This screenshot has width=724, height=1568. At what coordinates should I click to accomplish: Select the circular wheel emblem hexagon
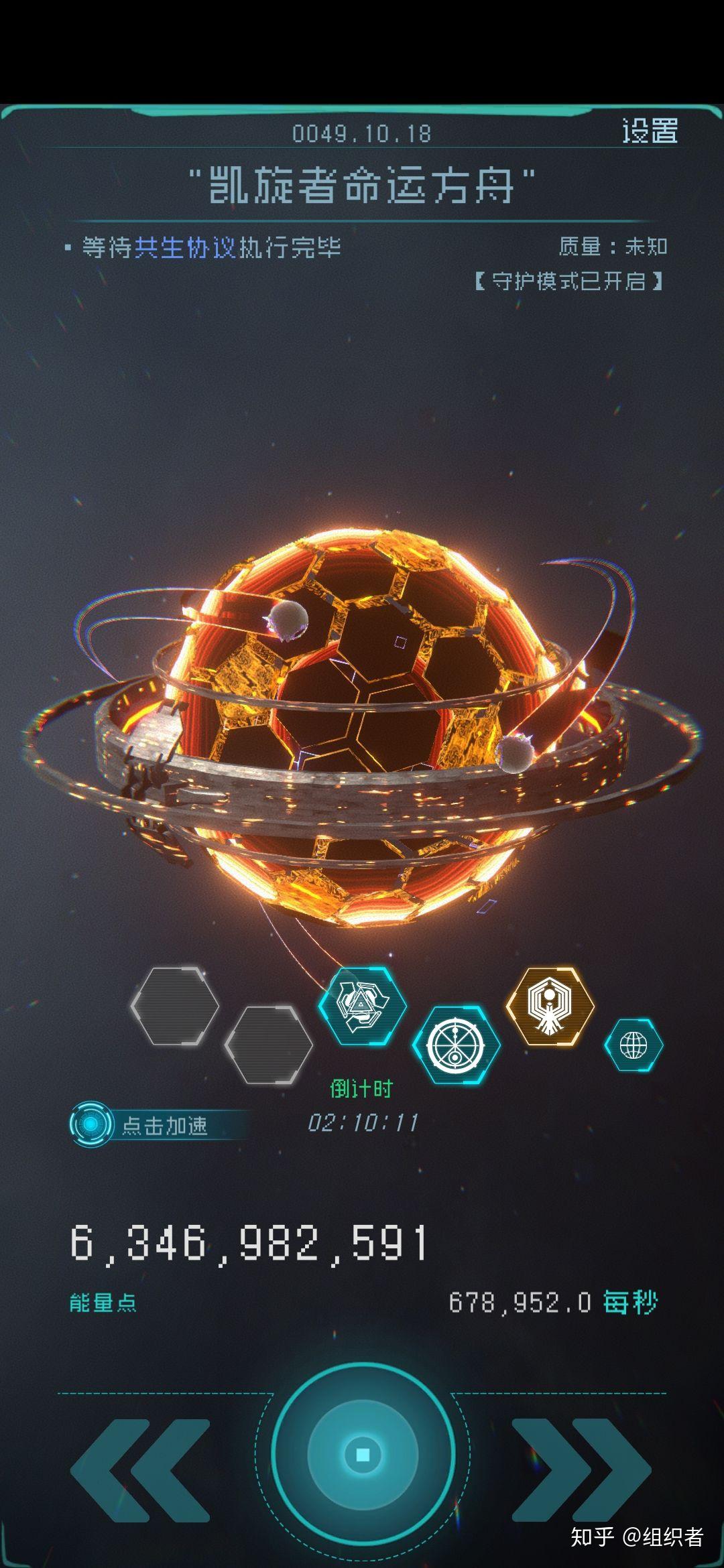[456, 1045]
